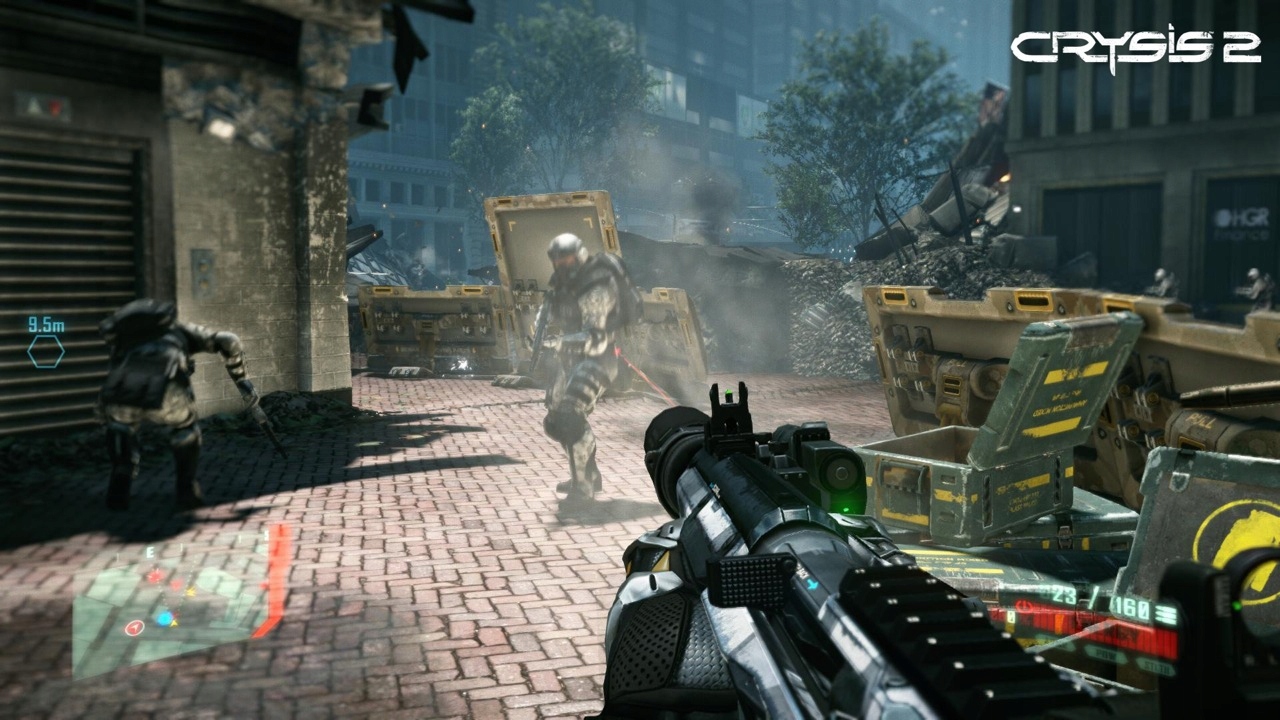Viewport: 1280px width, 720px height.
Task: Activate the POW mode indicator
Action: [x=1107, y=654]
